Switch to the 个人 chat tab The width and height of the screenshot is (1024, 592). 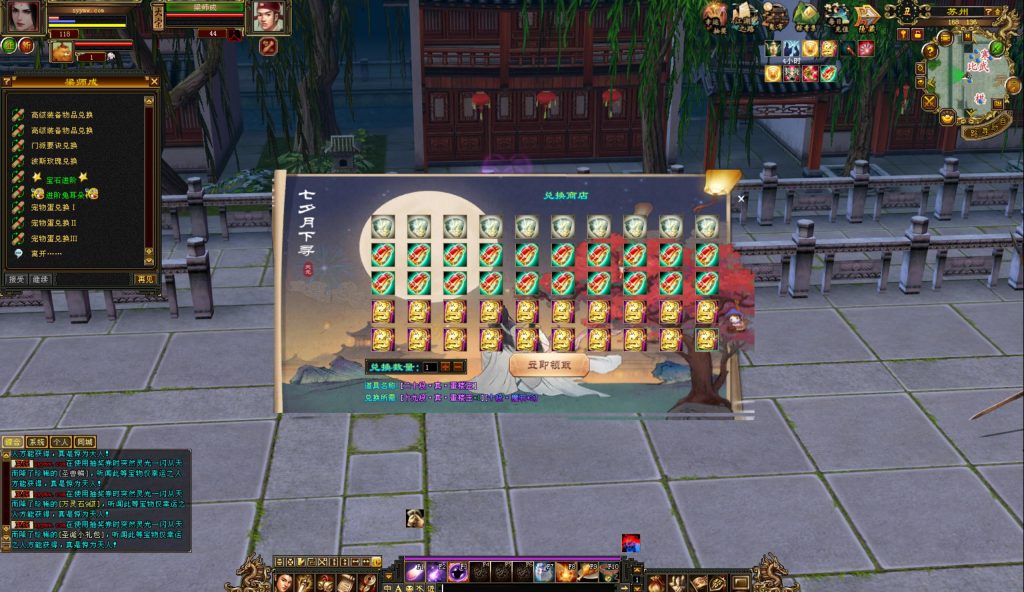pos(60,442)
